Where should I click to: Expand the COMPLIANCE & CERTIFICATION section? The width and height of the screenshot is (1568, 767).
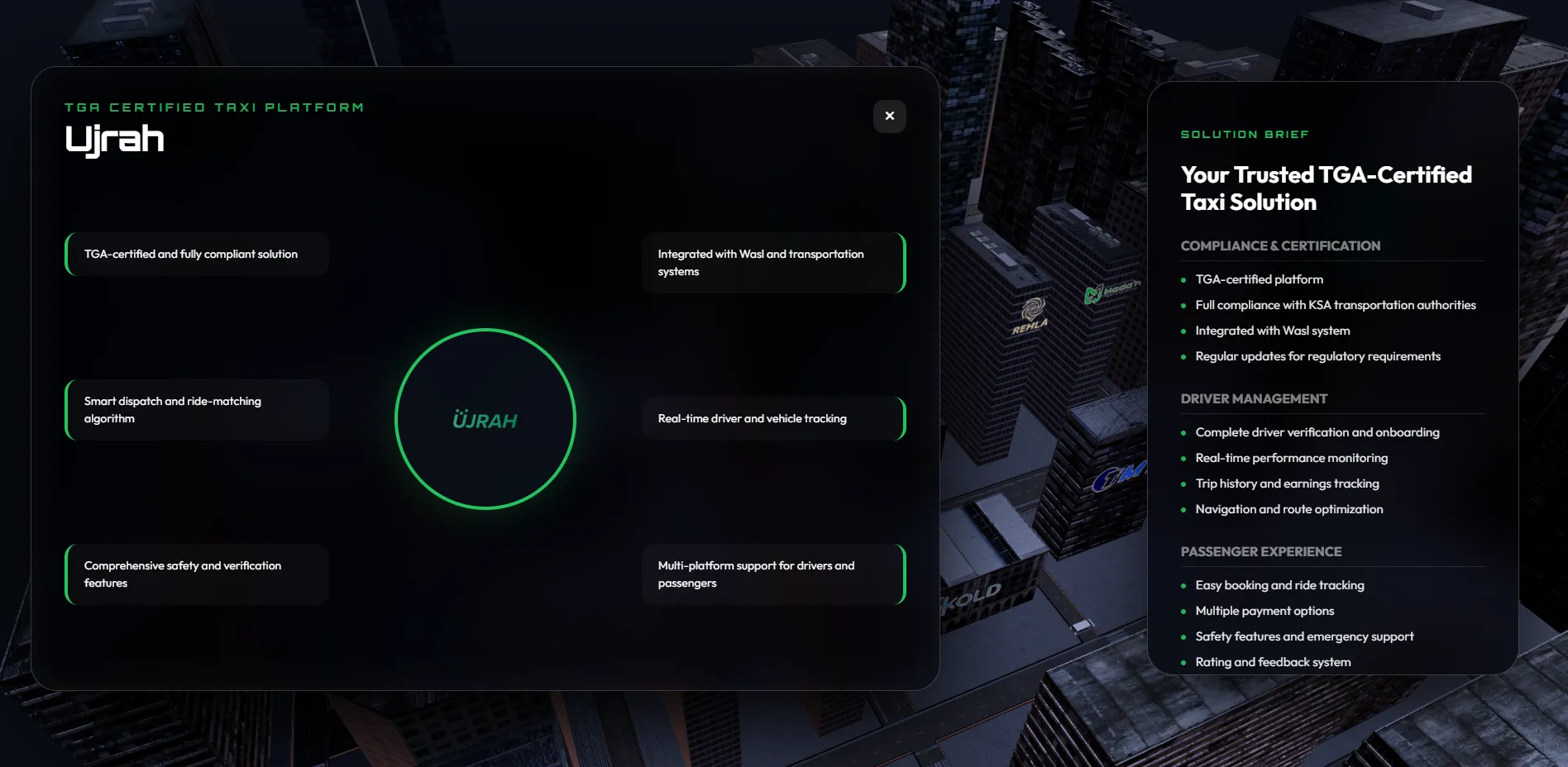tap(1280, 245)
